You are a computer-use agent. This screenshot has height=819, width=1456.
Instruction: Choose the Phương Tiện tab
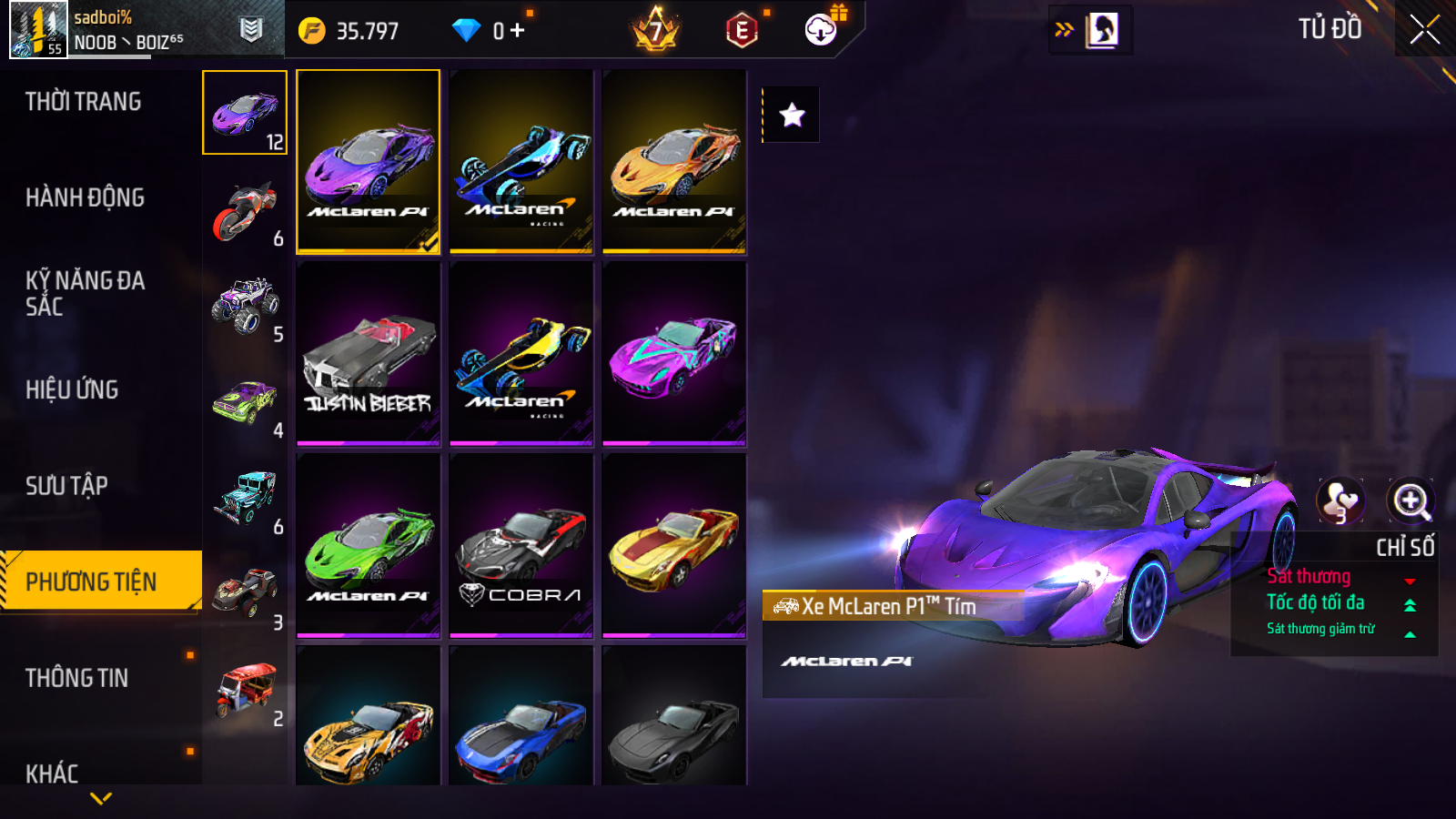click(91, 581)
